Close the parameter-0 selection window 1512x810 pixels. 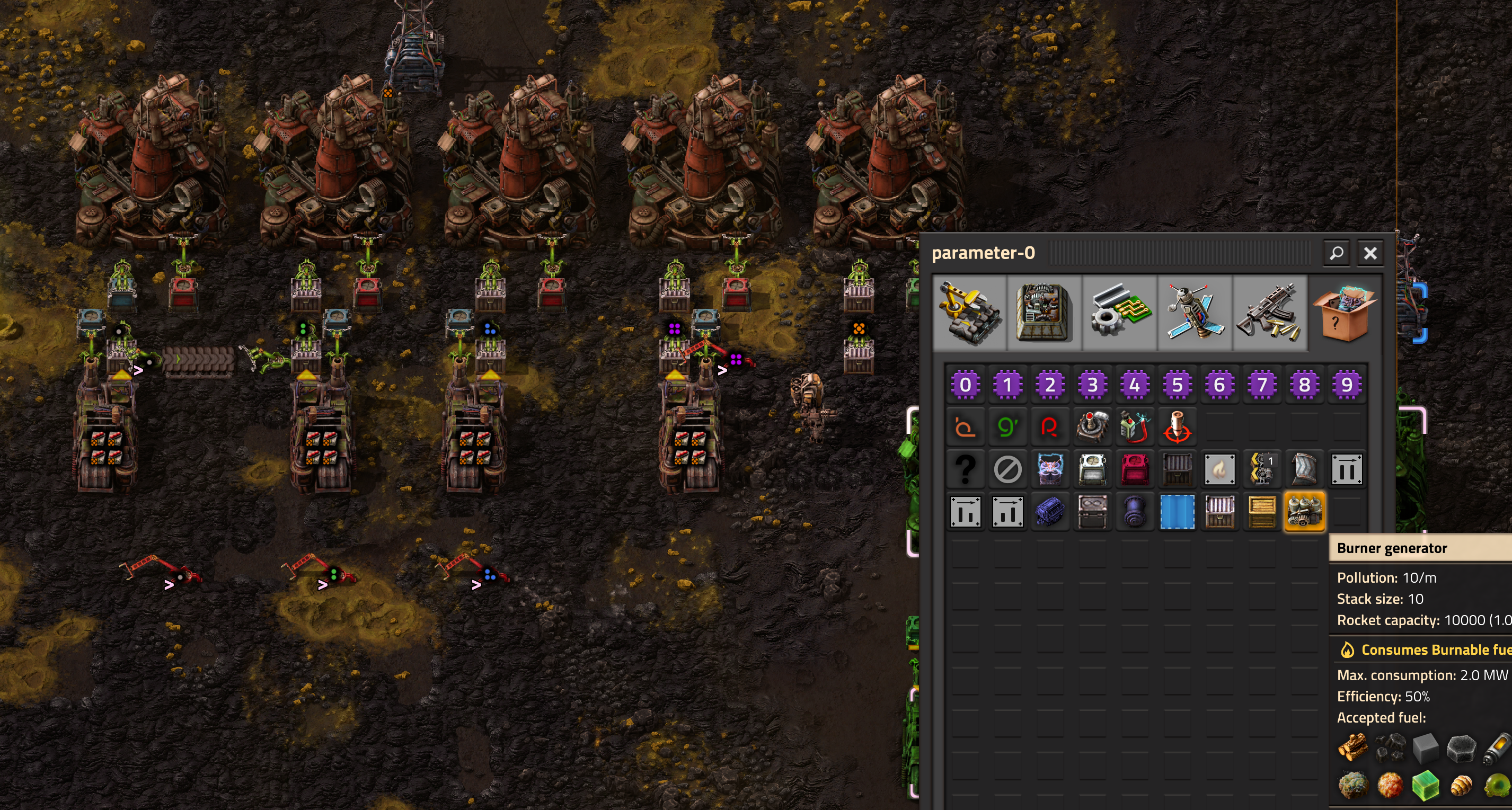1370,253
